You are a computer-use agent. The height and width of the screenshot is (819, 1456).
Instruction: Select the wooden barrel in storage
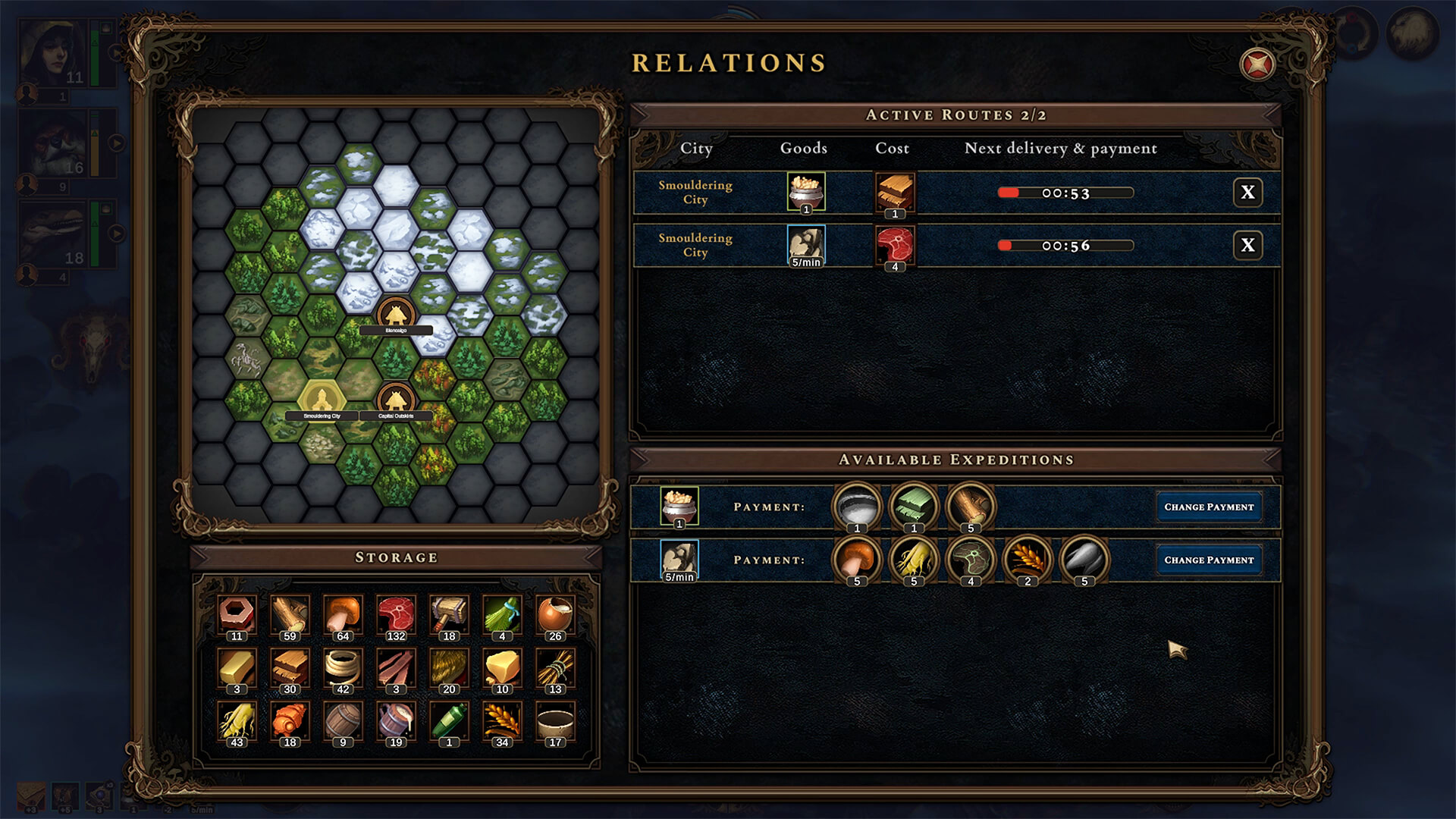(x=343, y=721)
